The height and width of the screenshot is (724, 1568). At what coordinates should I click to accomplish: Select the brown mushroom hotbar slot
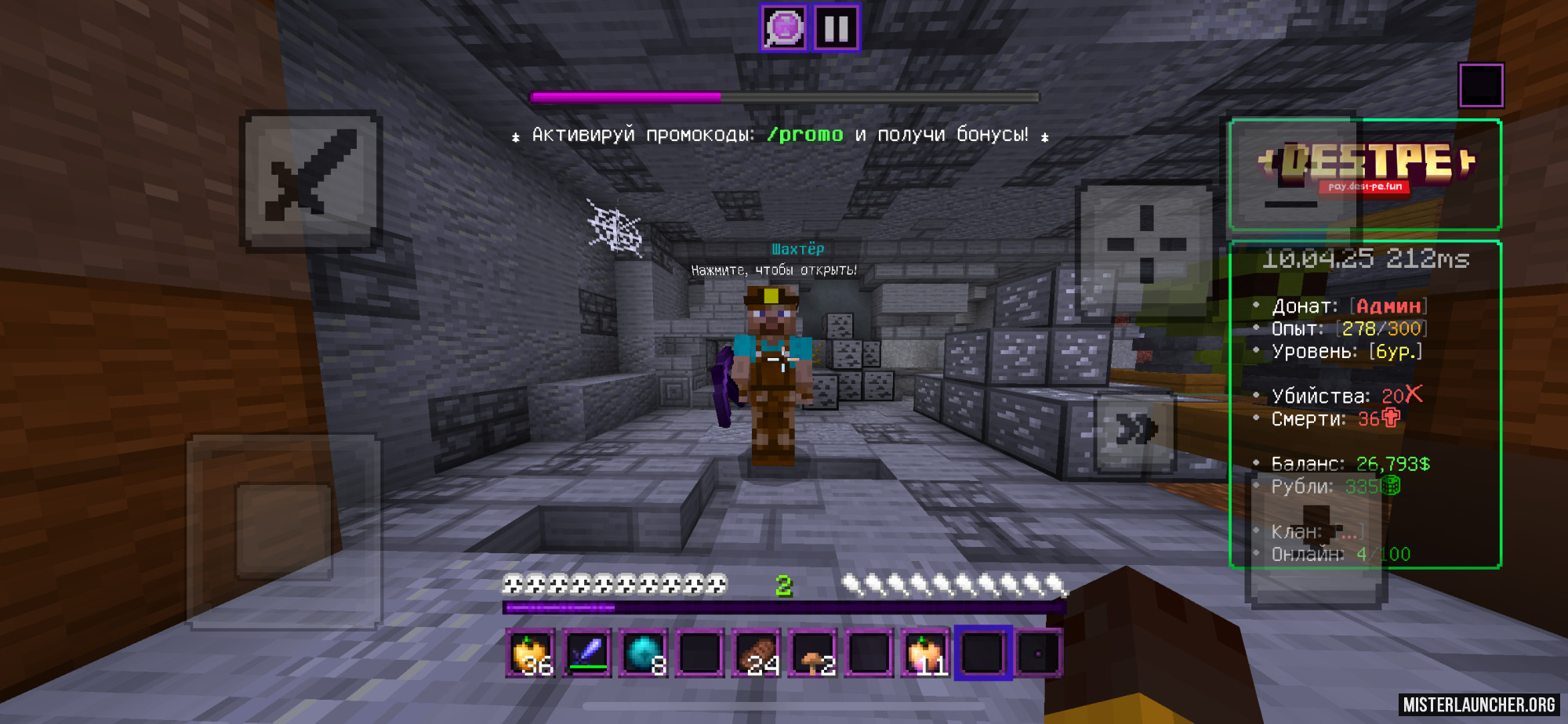(813, 653)
